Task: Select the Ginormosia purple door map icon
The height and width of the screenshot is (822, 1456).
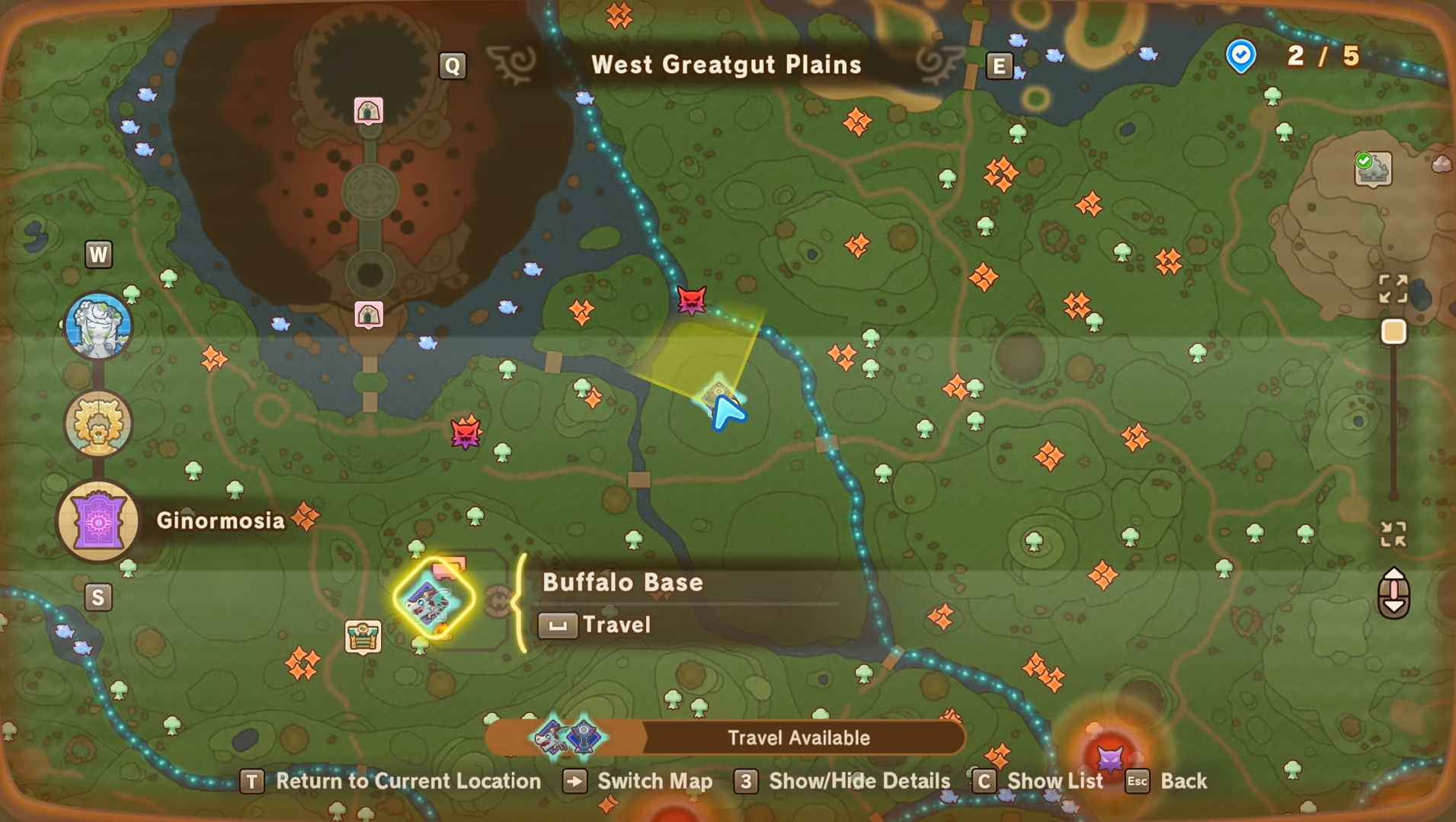Action: [x=98, y=522]
